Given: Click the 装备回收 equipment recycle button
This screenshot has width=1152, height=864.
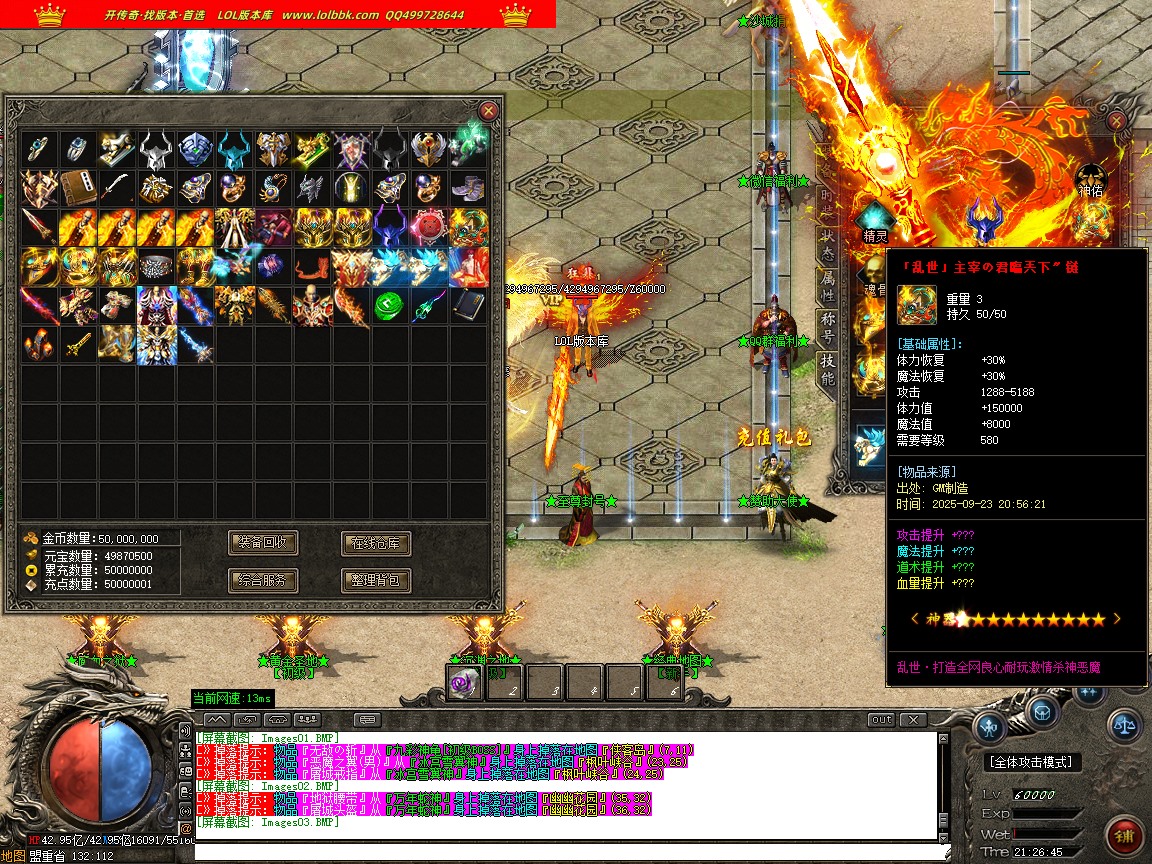Looking at the screenshot, I should 263,543.
